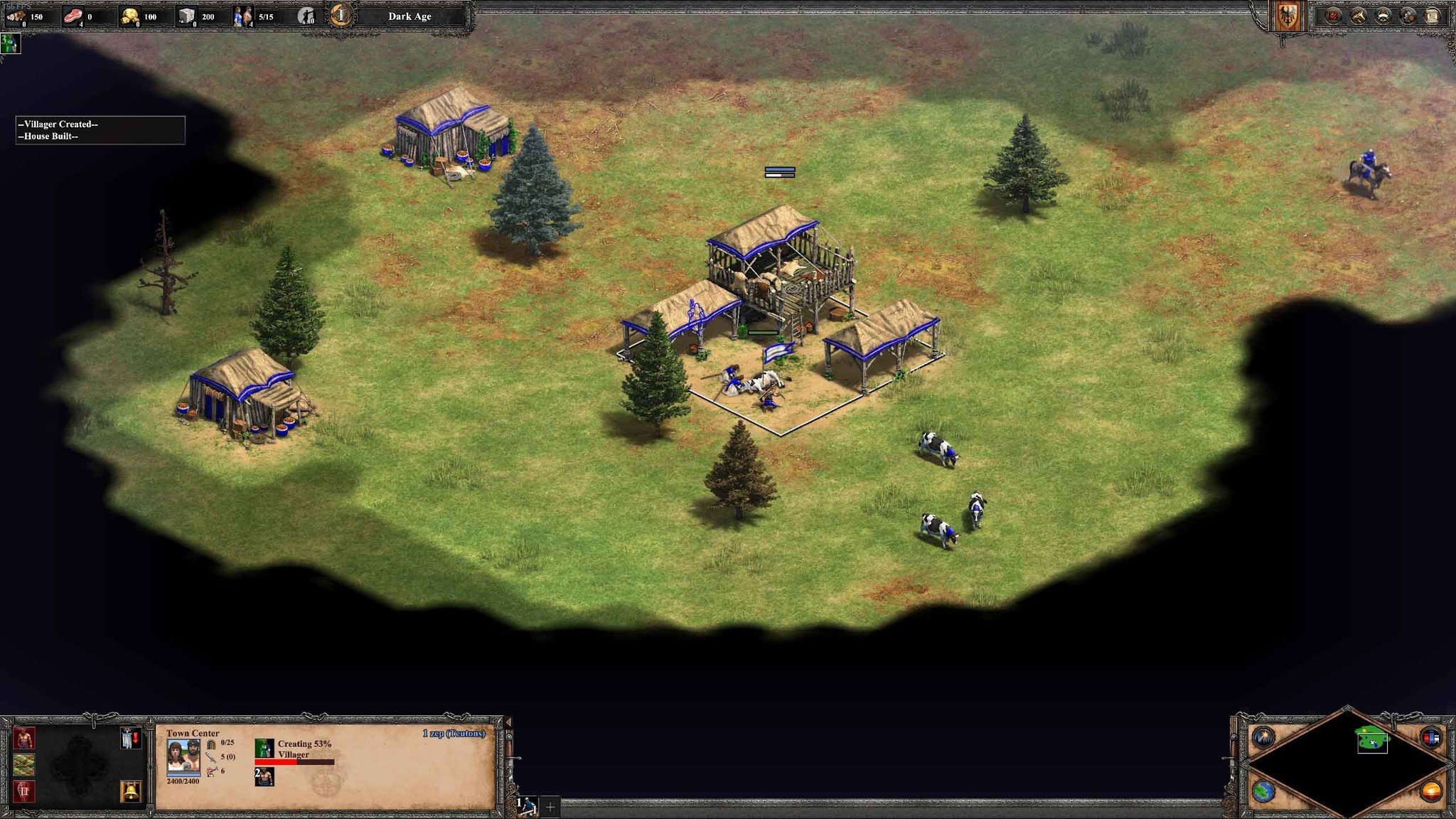Advance to Feudal Age with the red shield icon
The height and width of the screenshot is (819, 1456).
24,791
